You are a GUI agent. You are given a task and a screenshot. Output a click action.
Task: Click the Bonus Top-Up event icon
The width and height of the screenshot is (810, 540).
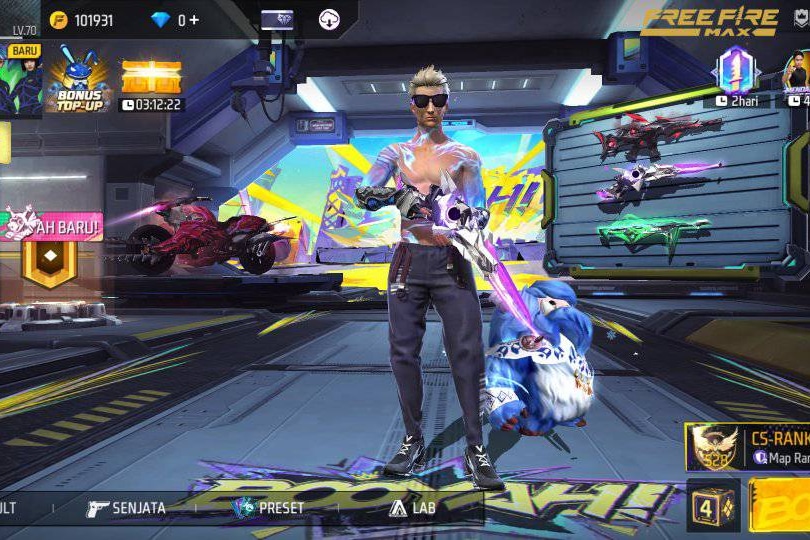(x=77, y=80)
